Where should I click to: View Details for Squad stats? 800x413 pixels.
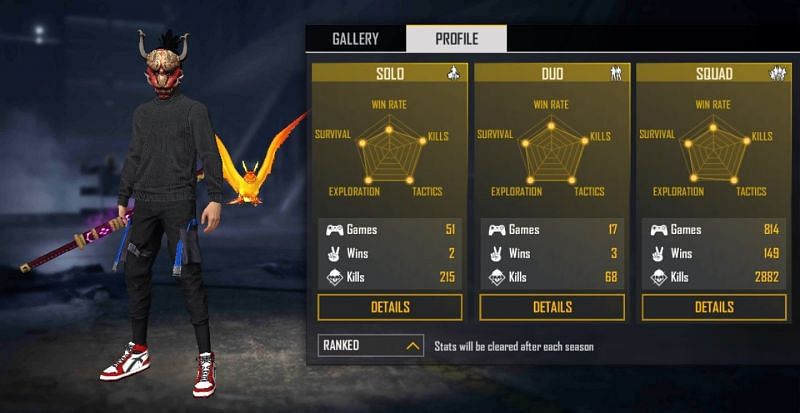[714, 307]
